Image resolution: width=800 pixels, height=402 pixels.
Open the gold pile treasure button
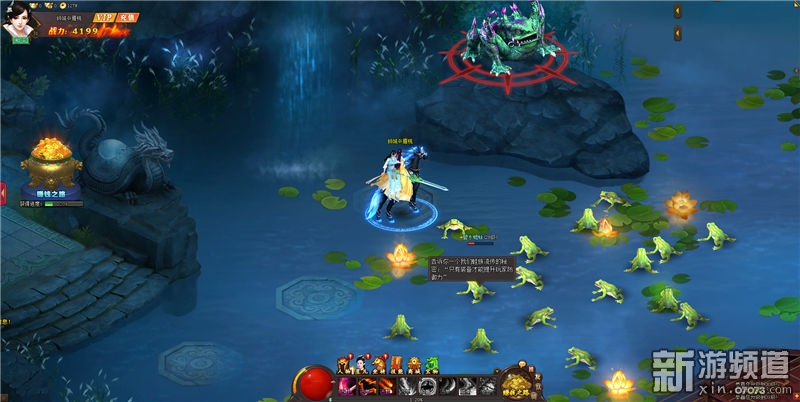[516, 383]
